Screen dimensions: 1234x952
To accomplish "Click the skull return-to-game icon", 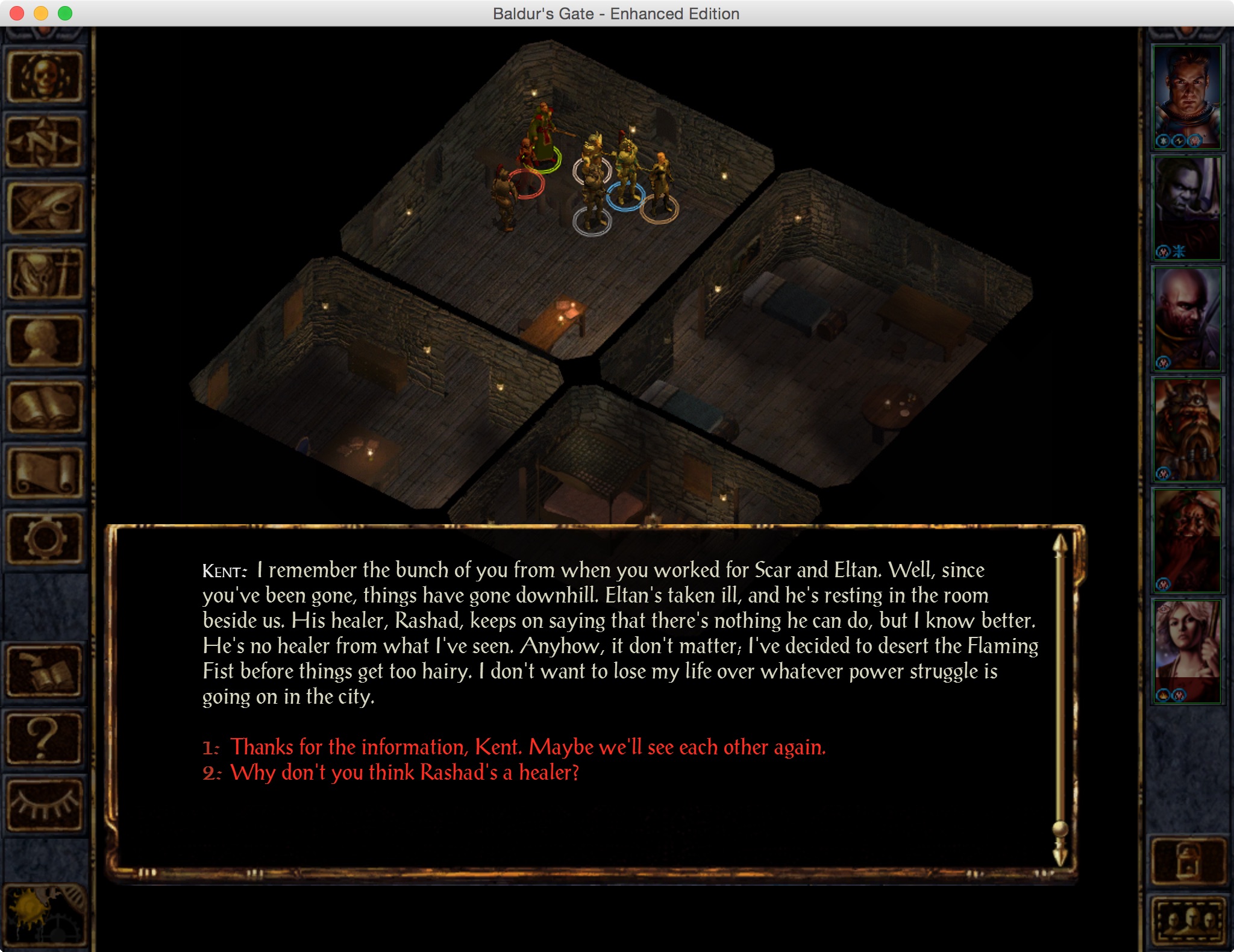I will (x=44, y=77).
